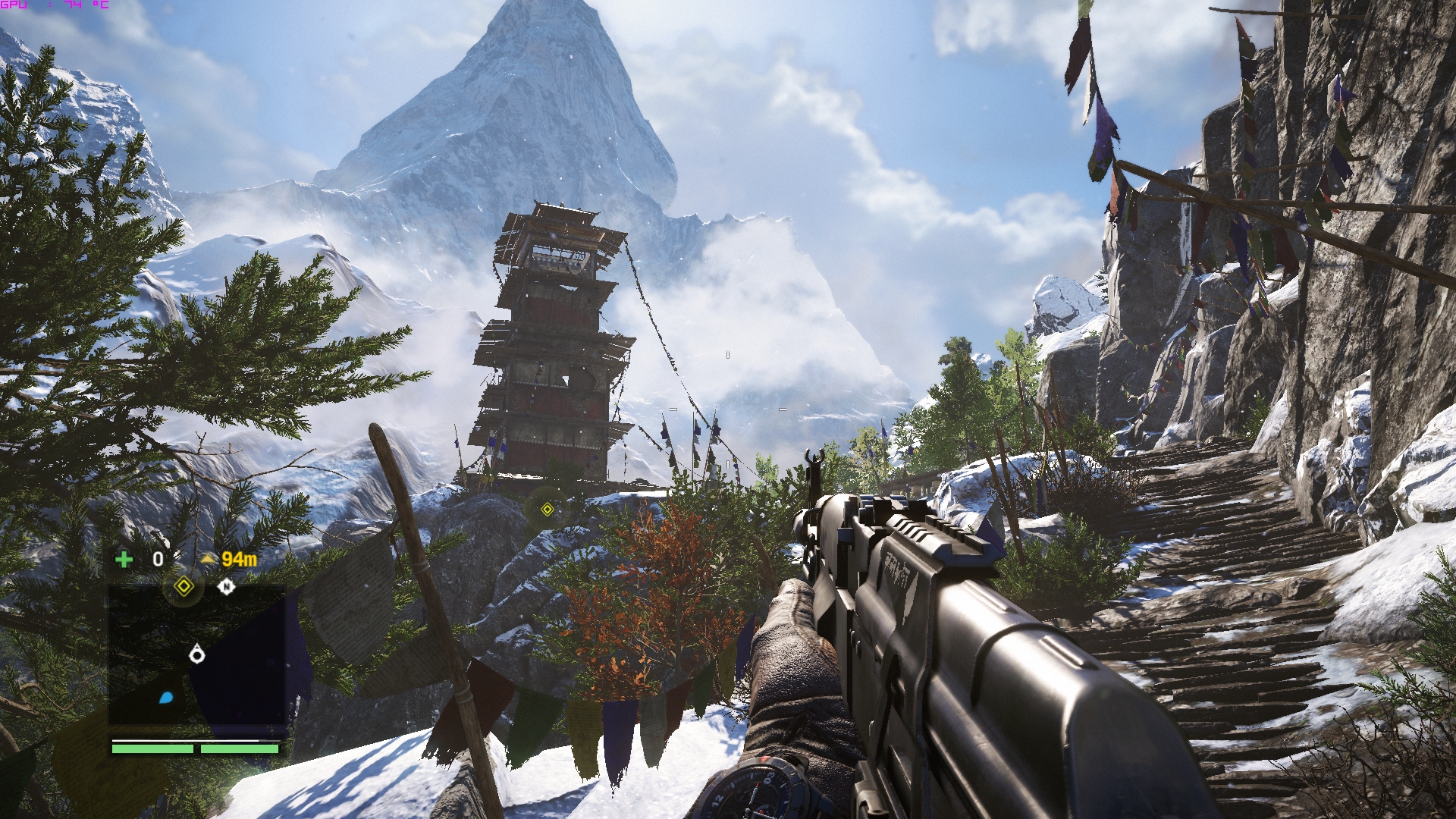Select the green healing syringe icon

[124, 560]
